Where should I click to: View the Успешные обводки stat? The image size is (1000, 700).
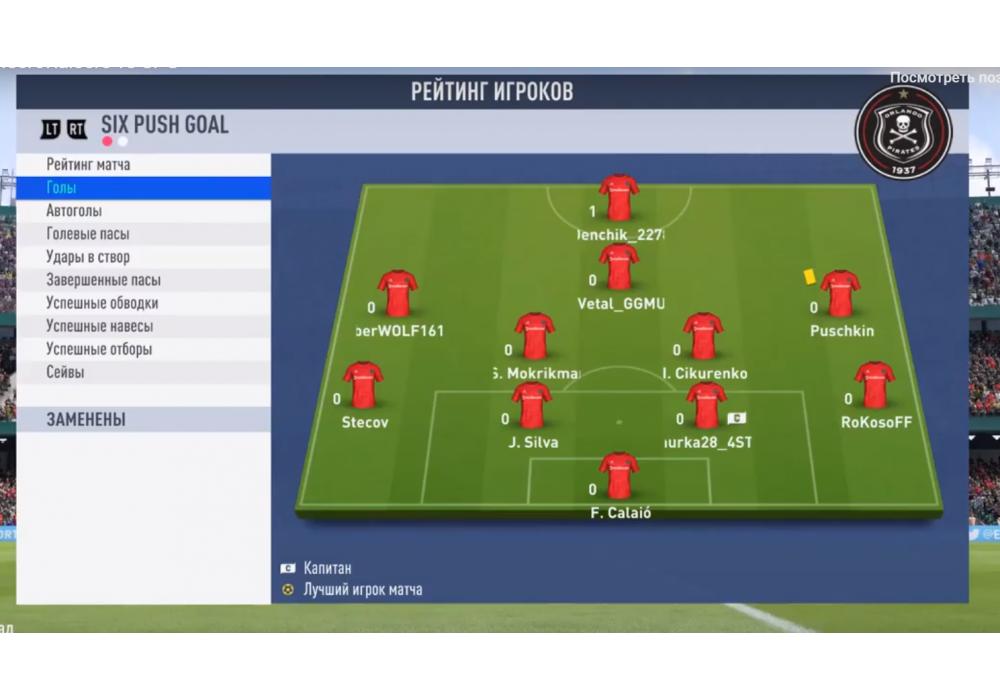[102, 303]
